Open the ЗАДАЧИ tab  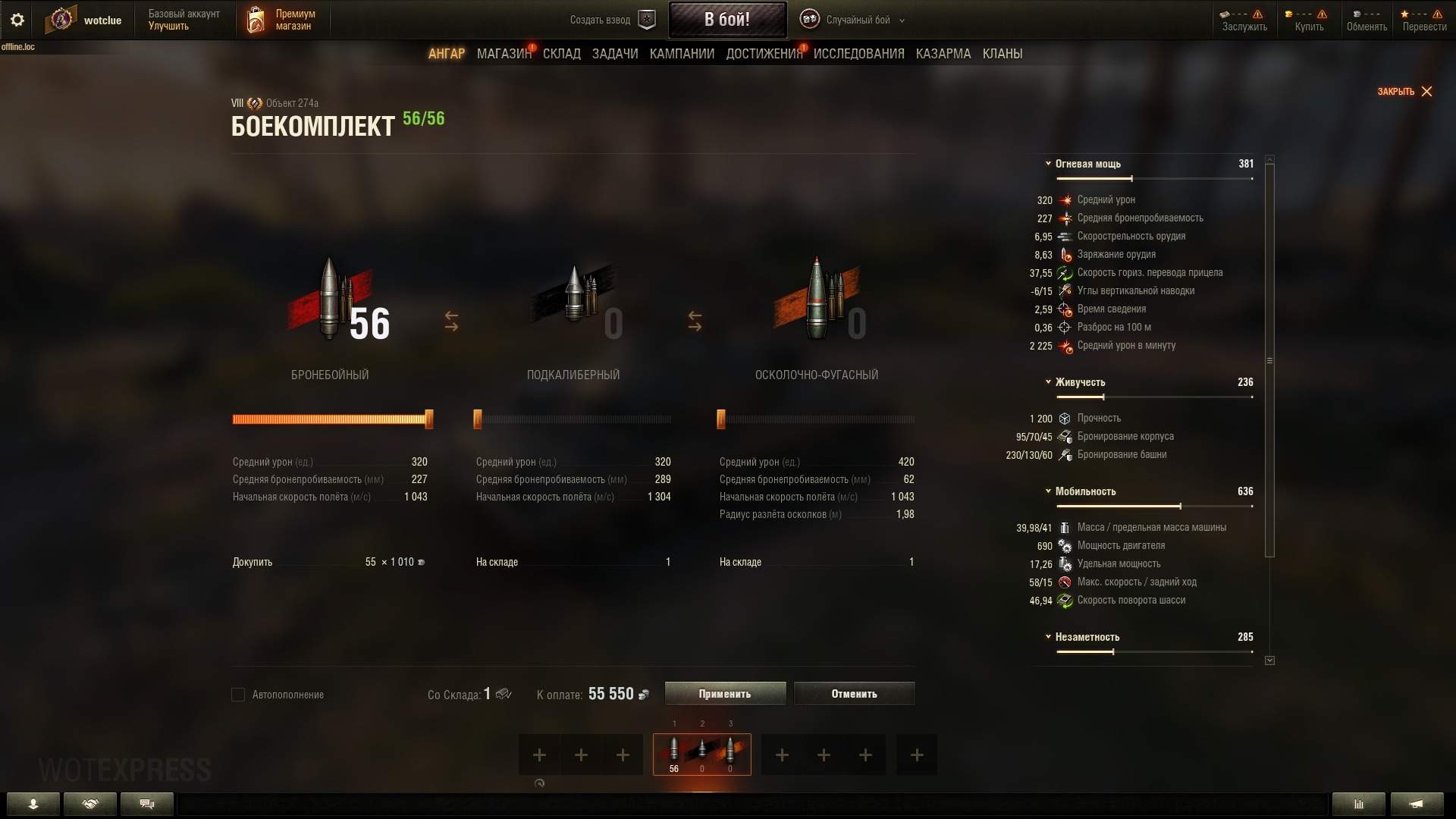click(614, 54)
